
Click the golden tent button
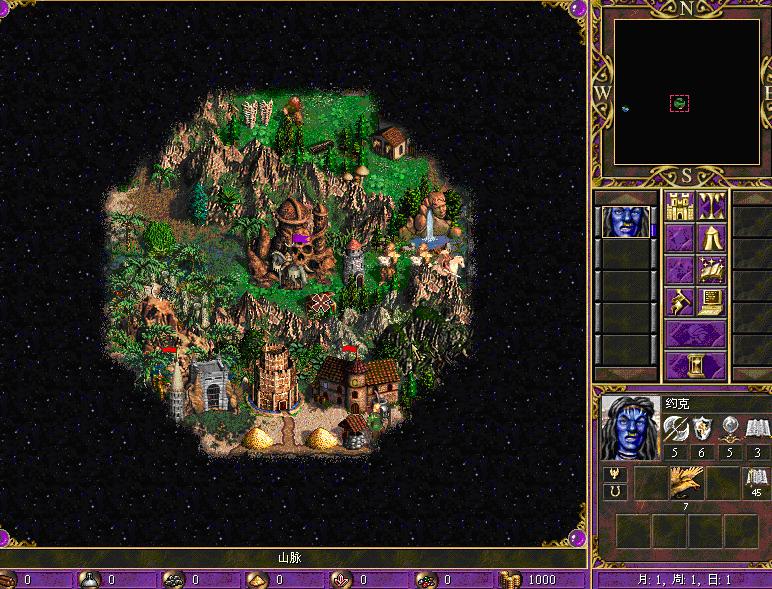[x=711, y=238]
